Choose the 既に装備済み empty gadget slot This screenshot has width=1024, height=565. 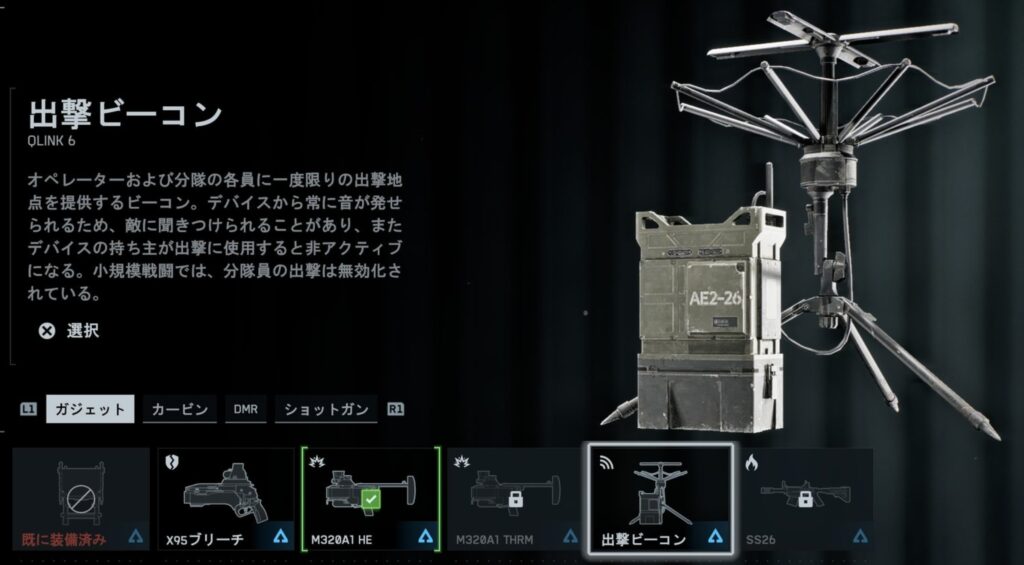(80, 499)
